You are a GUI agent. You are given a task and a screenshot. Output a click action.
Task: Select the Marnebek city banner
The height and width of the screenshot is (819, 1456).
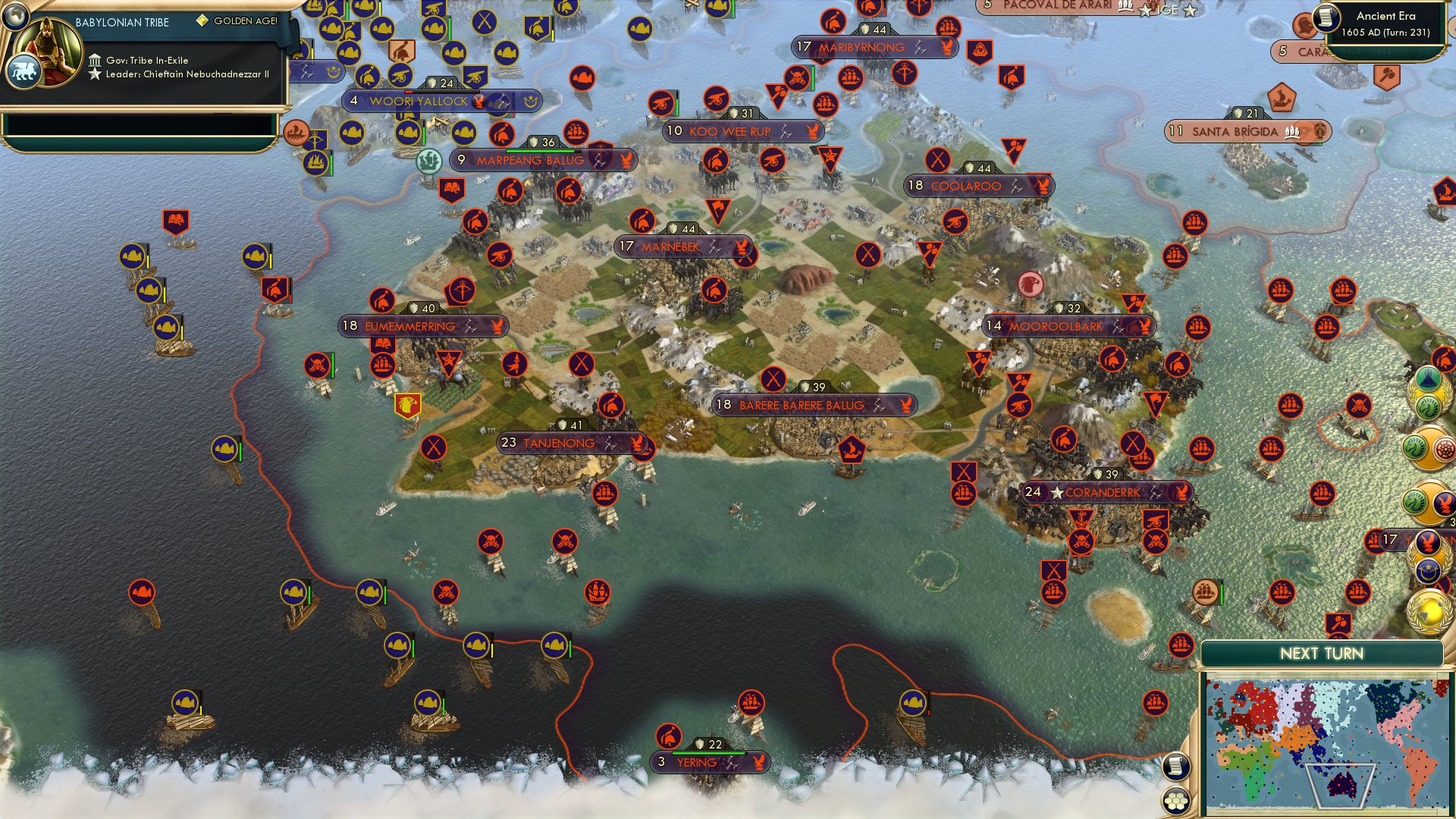click(x=679, y=246)
